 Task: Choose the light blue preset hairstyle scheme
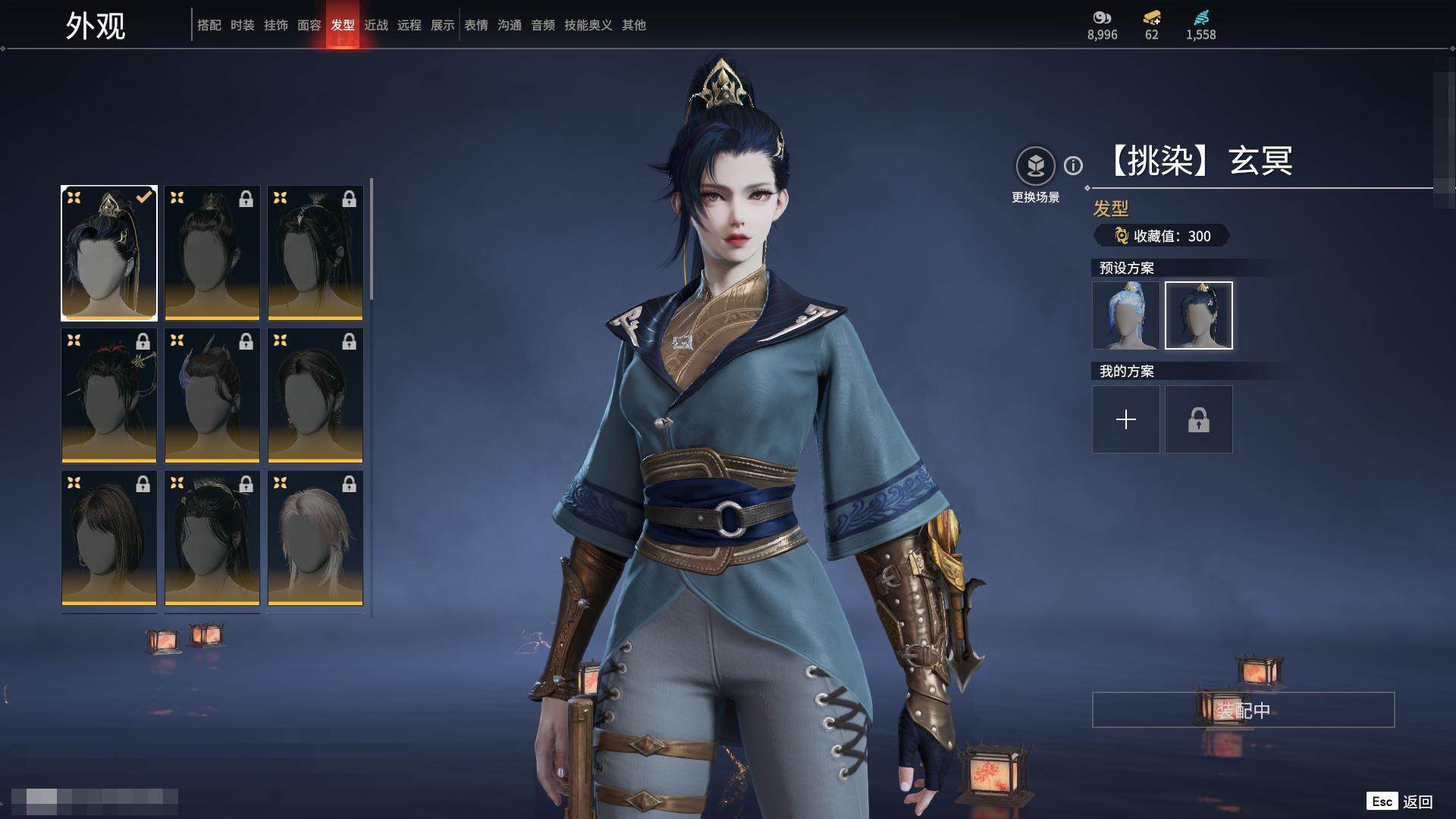pyautogui.click(x=1125, y=315)
